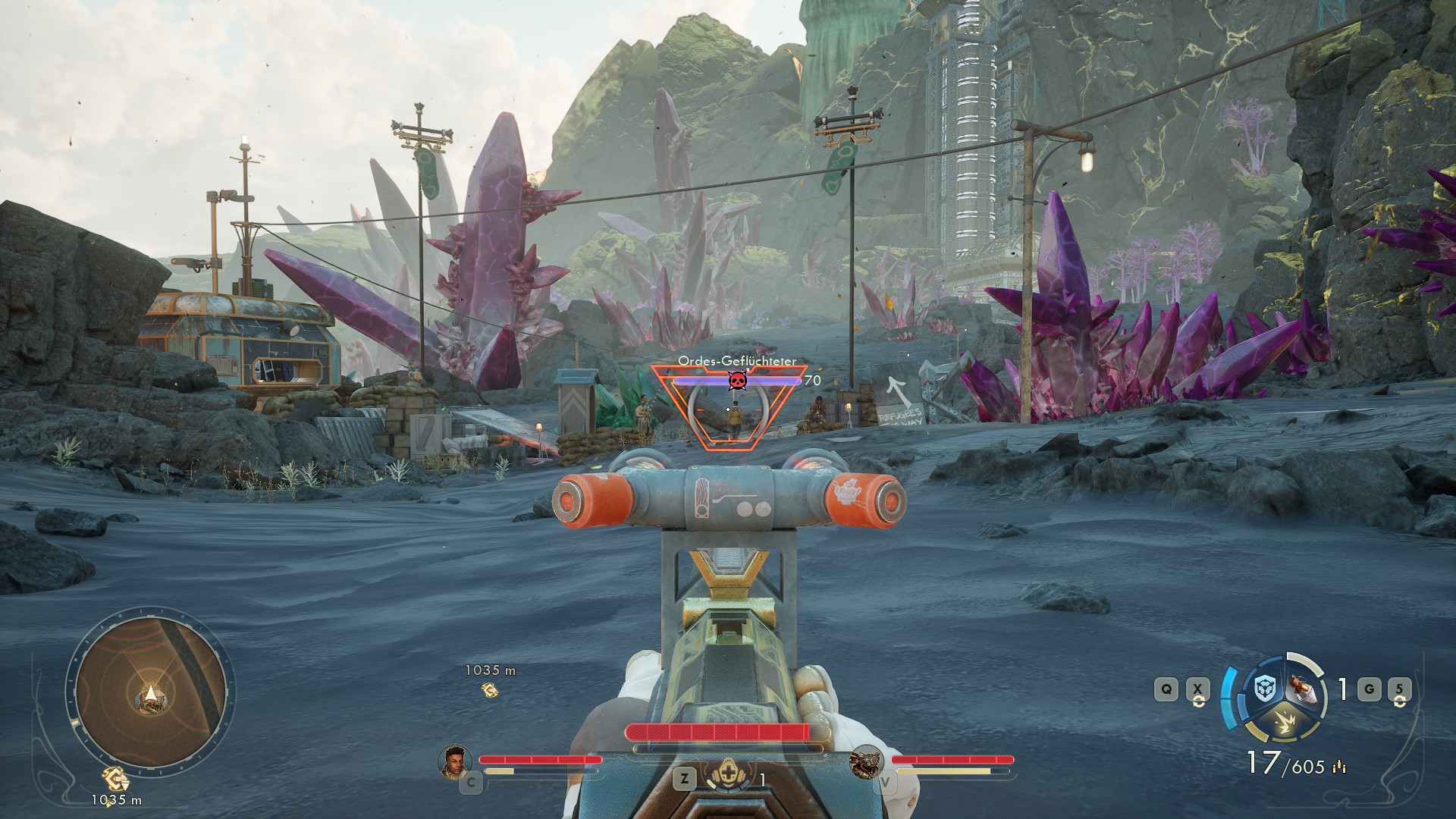1456x819 pixels.
Task: Open the circular minimap
Action: 149,691
